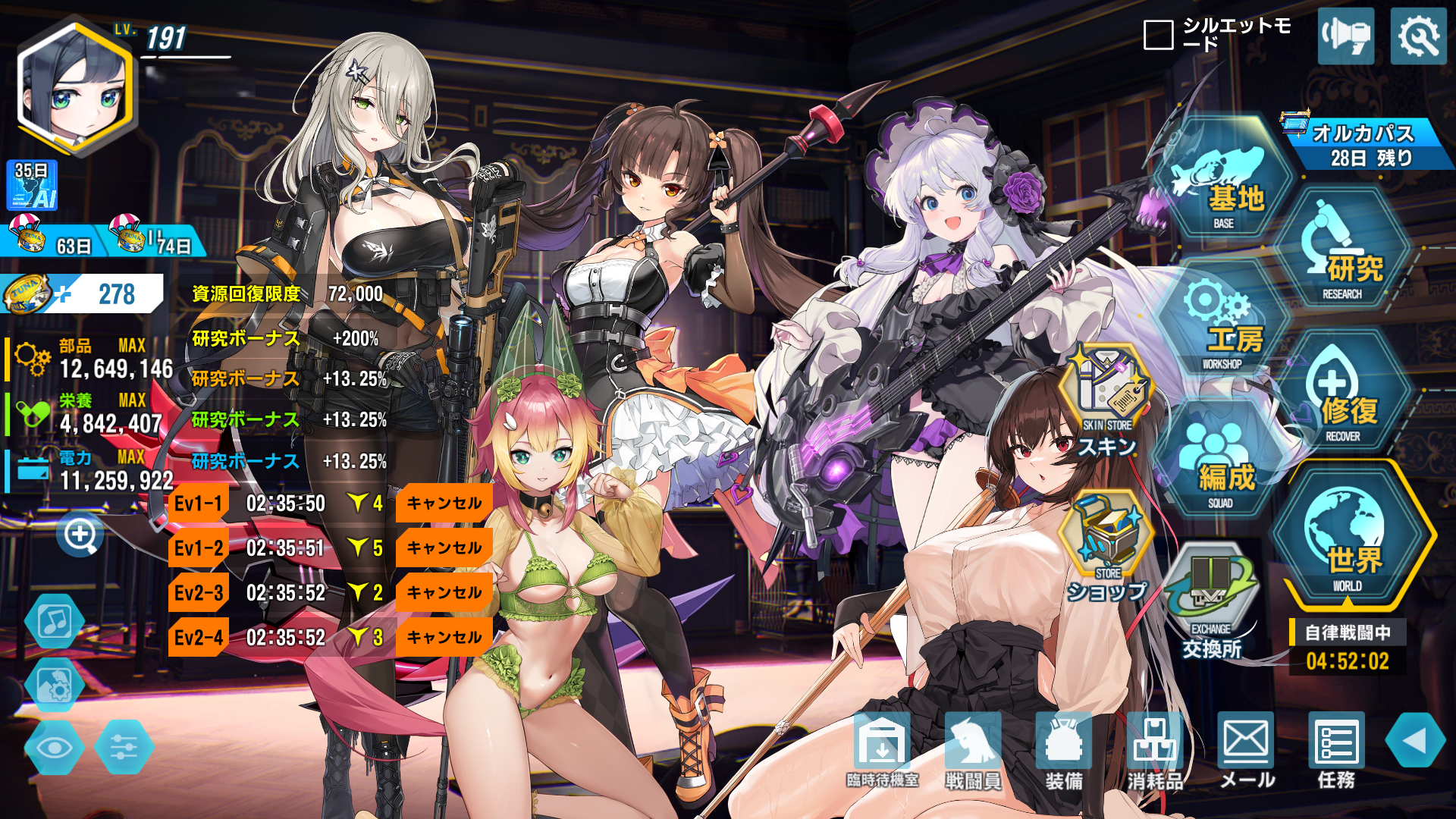Image resolution: width=1456 pixels, height=819 pixels.
Task: Open 消耗品 consumables inventory
Action: coord(1154,749)
